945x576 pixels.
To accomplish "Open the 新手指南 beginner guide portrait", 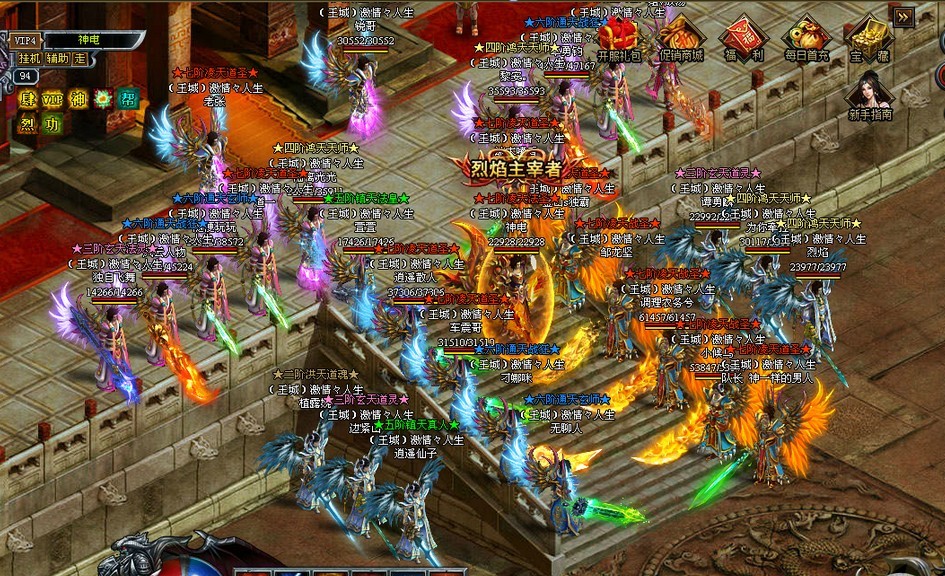I will pos(868,96).
